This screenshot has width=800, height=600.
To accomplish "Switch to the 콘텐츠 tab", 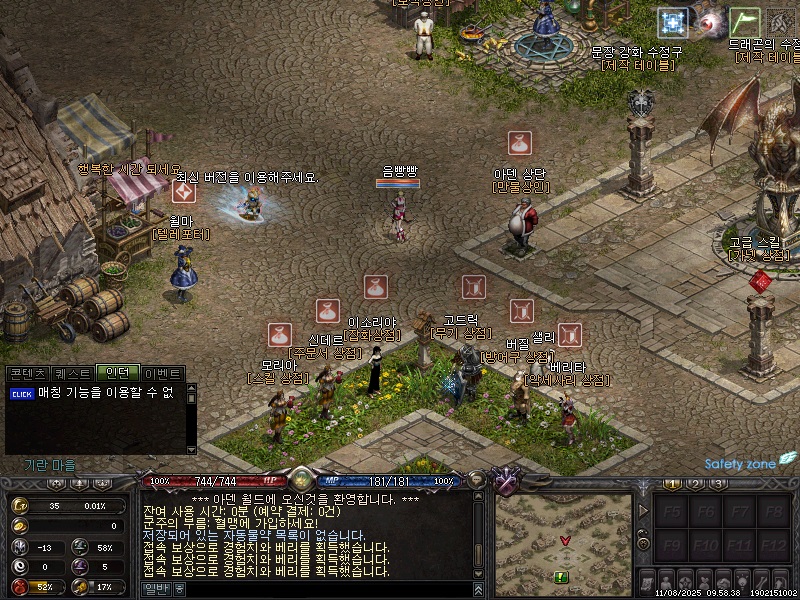I will pos(27,373).
